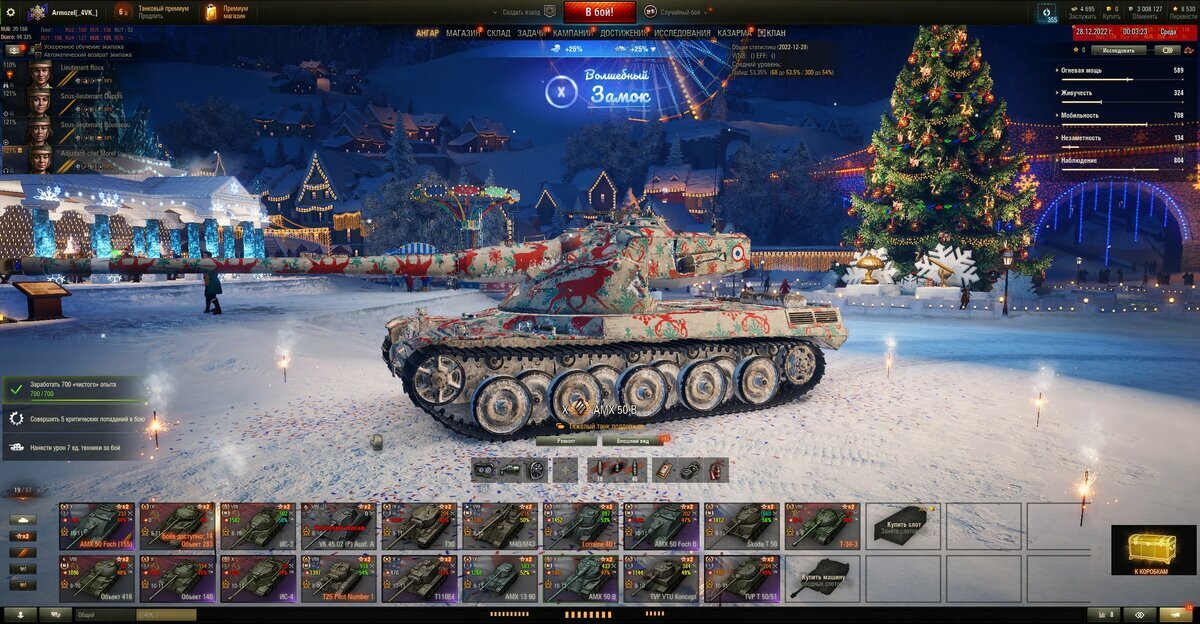This screenshot has width=1200, height=624.
Task: Select the AMX 13 90 tank in carousel
Action: [x=500, y=579]
